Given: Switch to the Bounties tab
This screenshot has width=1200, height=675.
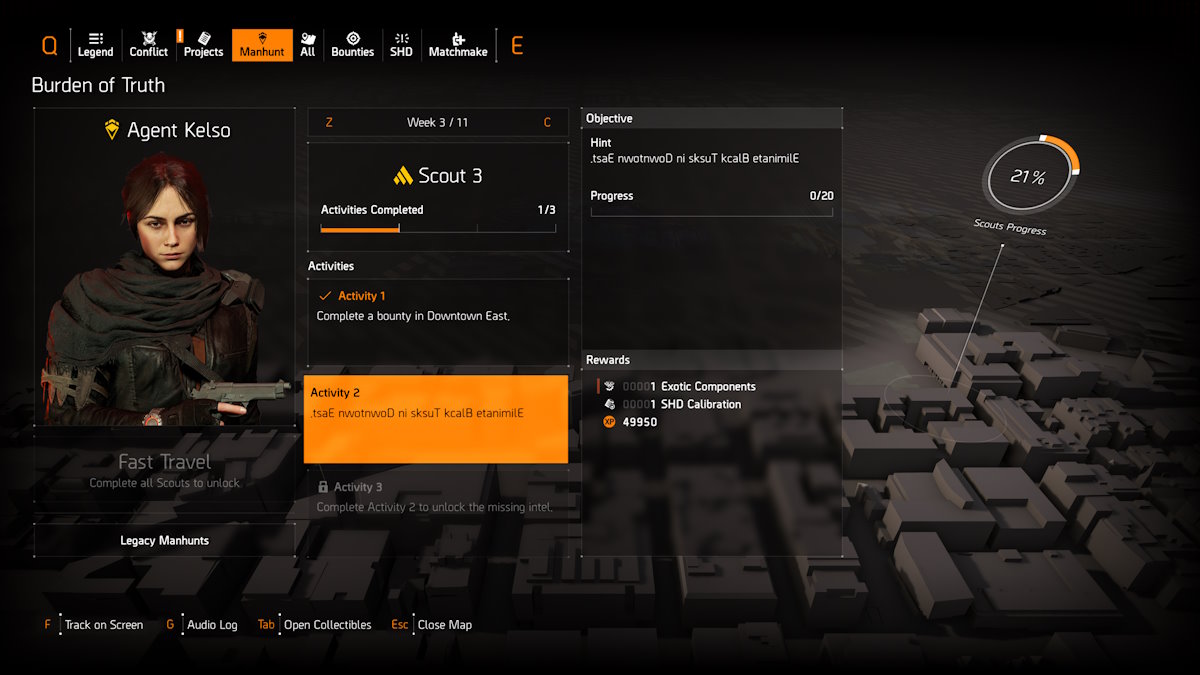Looking at the screenshot, I should (352, 45).
